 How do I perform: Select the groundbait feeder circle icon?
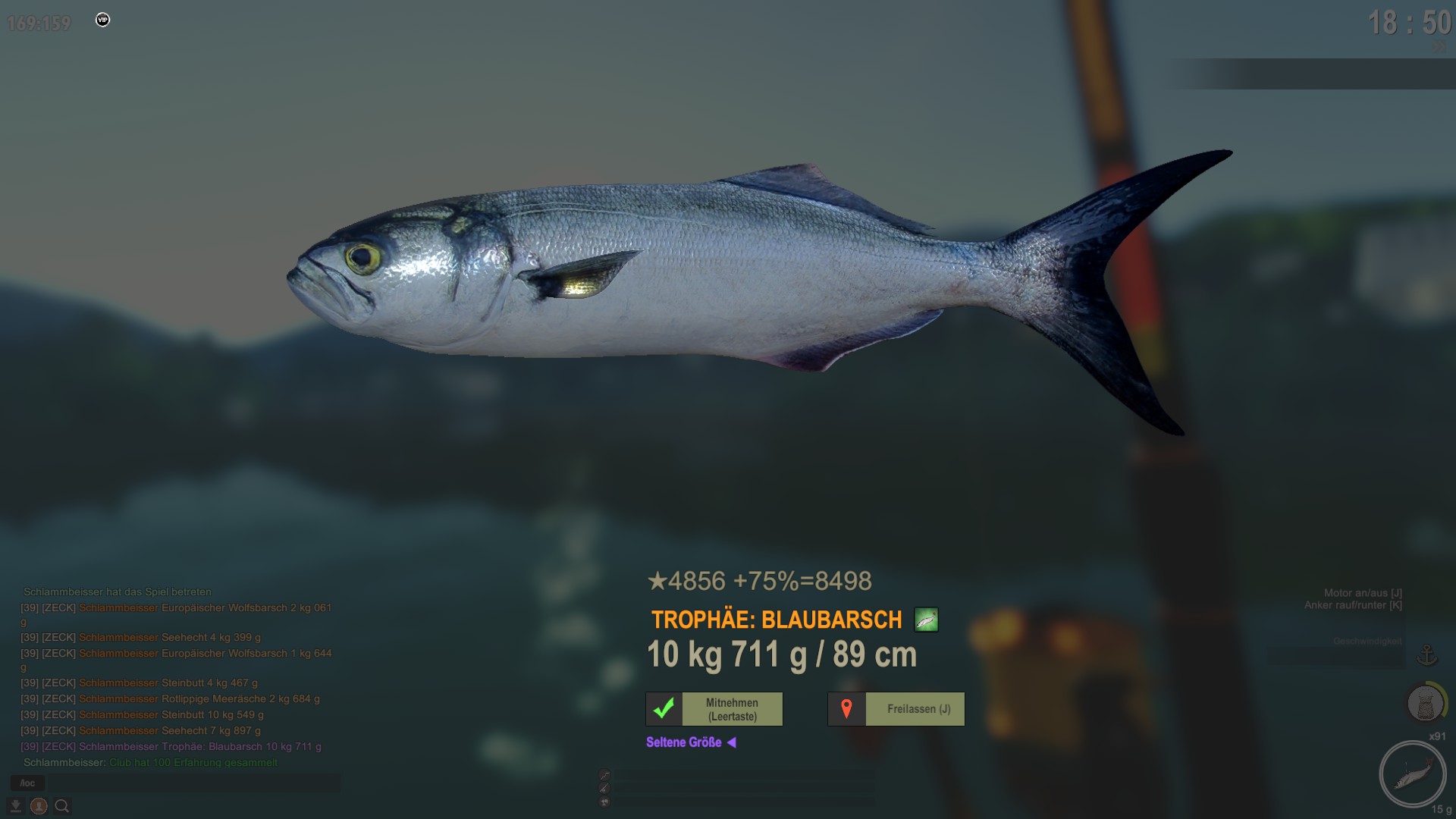1426,704
